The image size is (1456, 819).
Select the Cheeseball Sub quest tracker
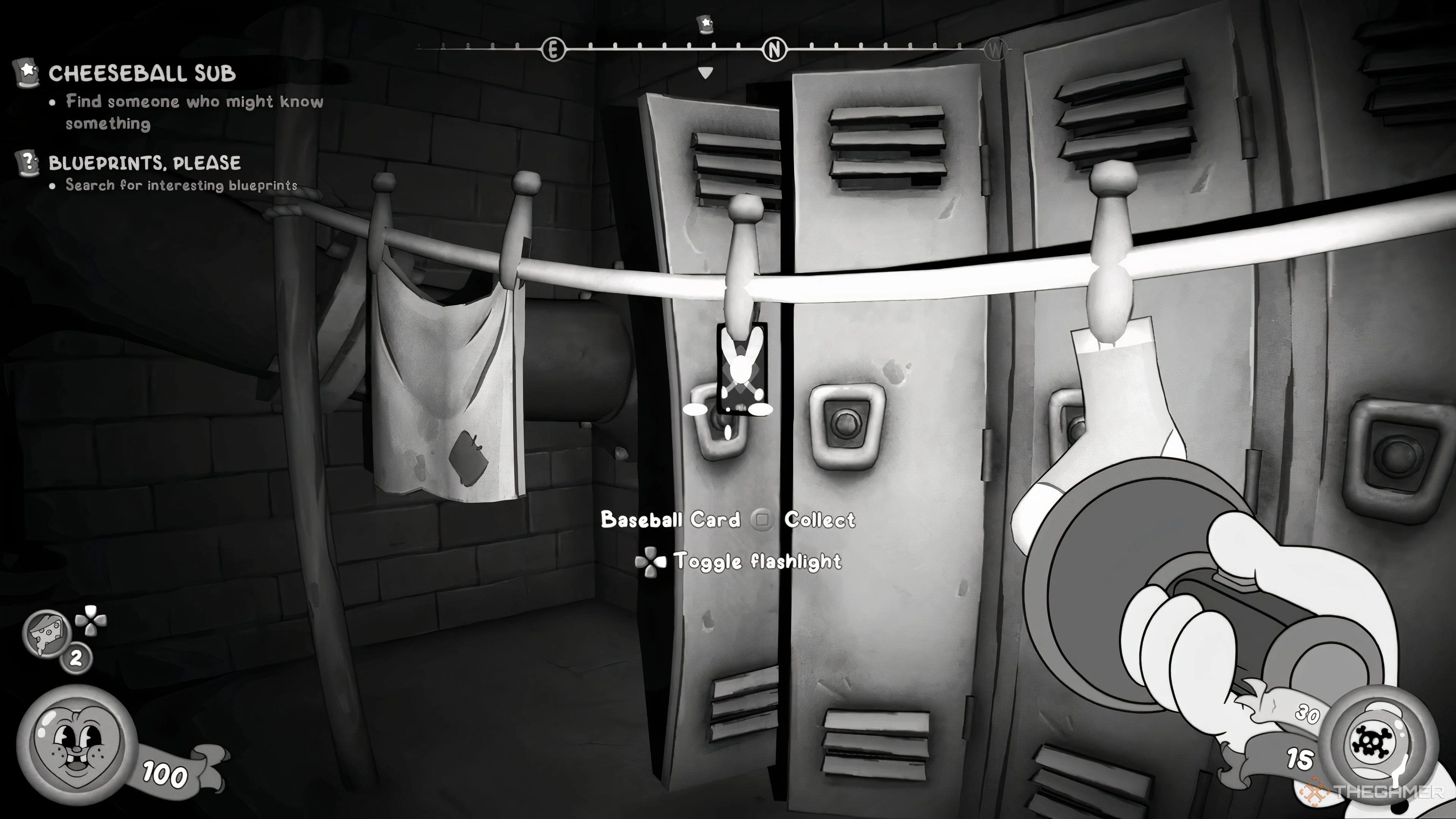pyautogui.click(x=141, y=74)
